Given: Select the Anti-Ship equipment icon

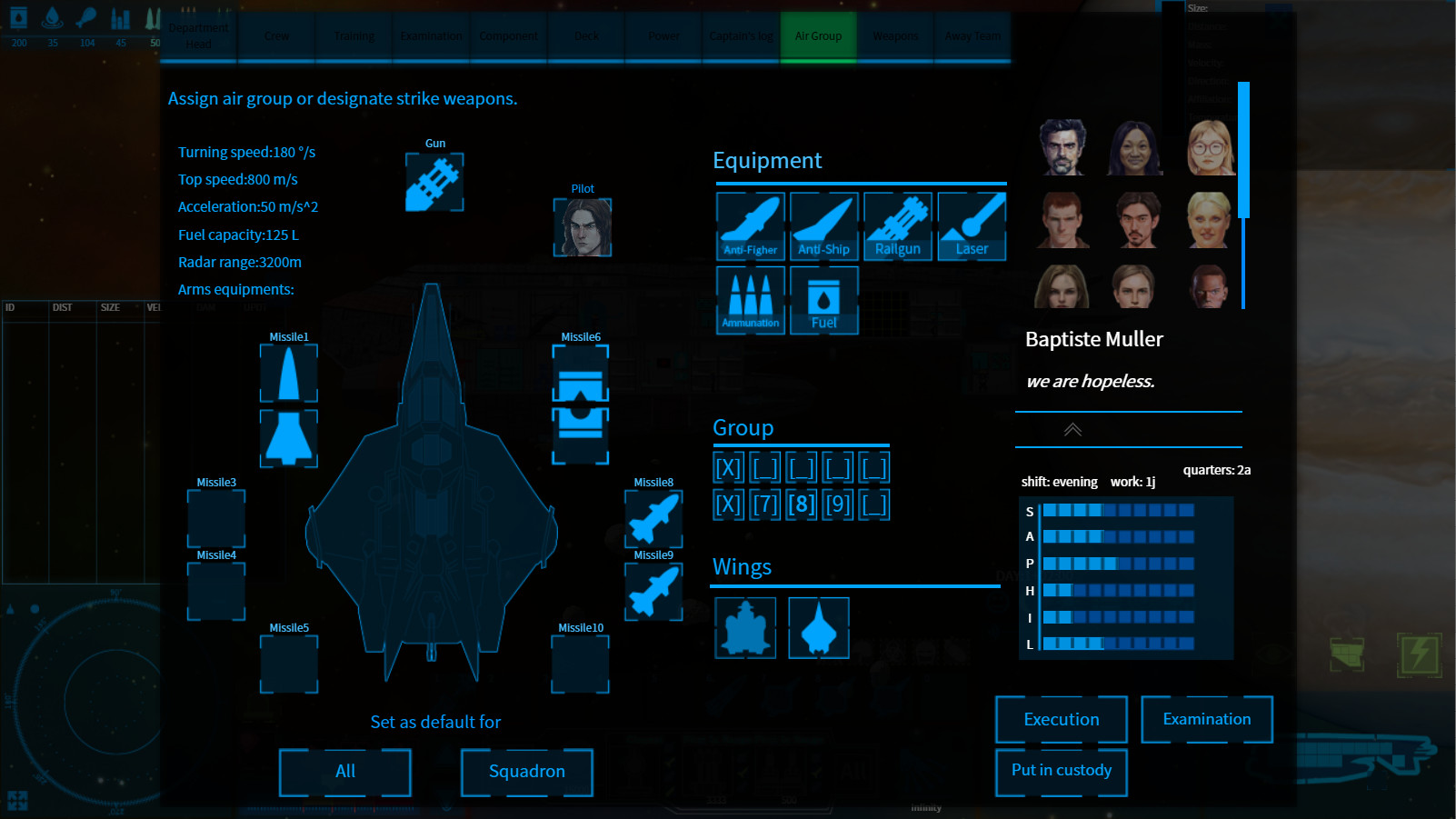Looking at the screenshot, I should (823, 225).
